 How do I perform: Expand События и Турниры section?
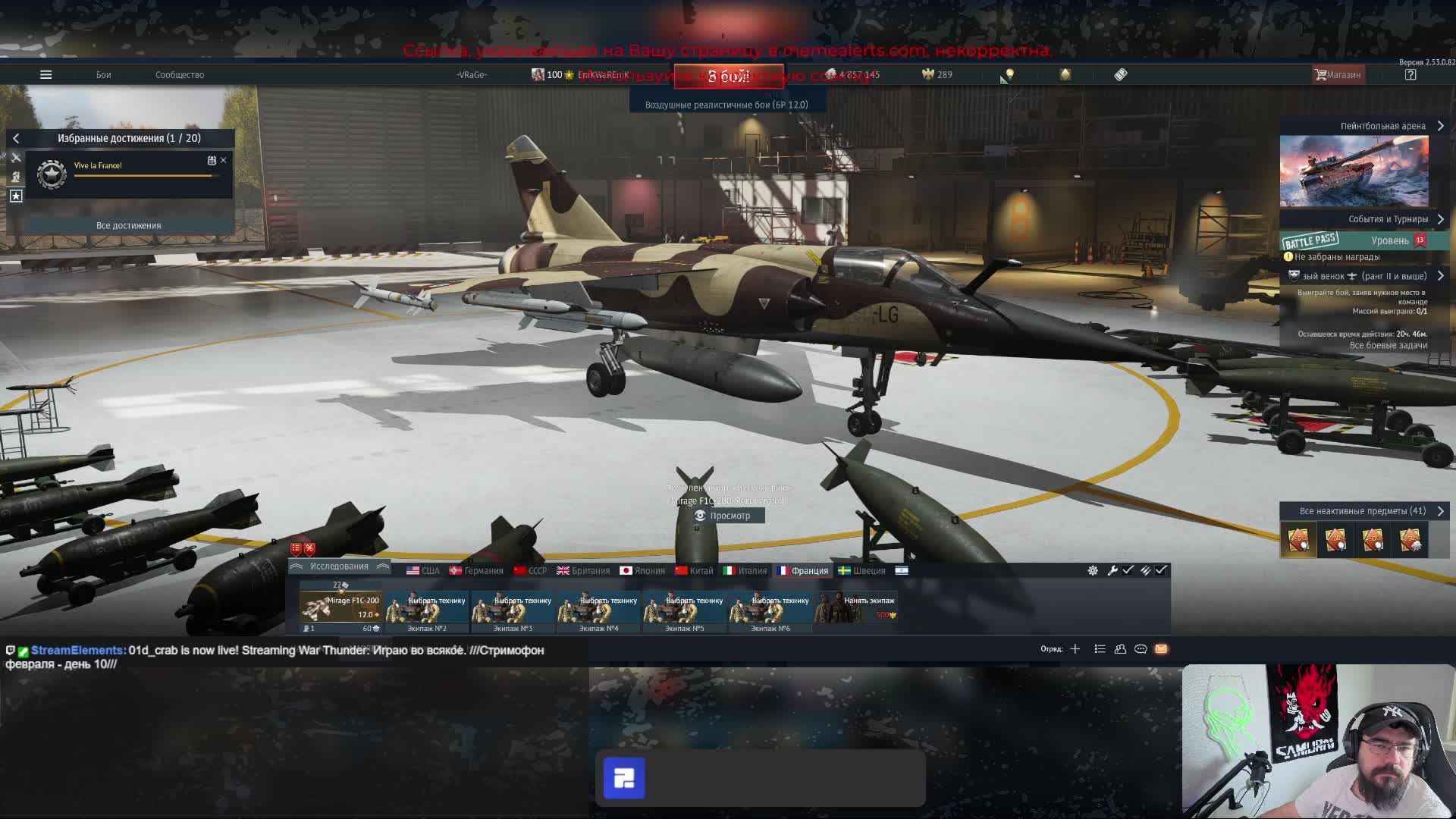tap(1440, 219)
